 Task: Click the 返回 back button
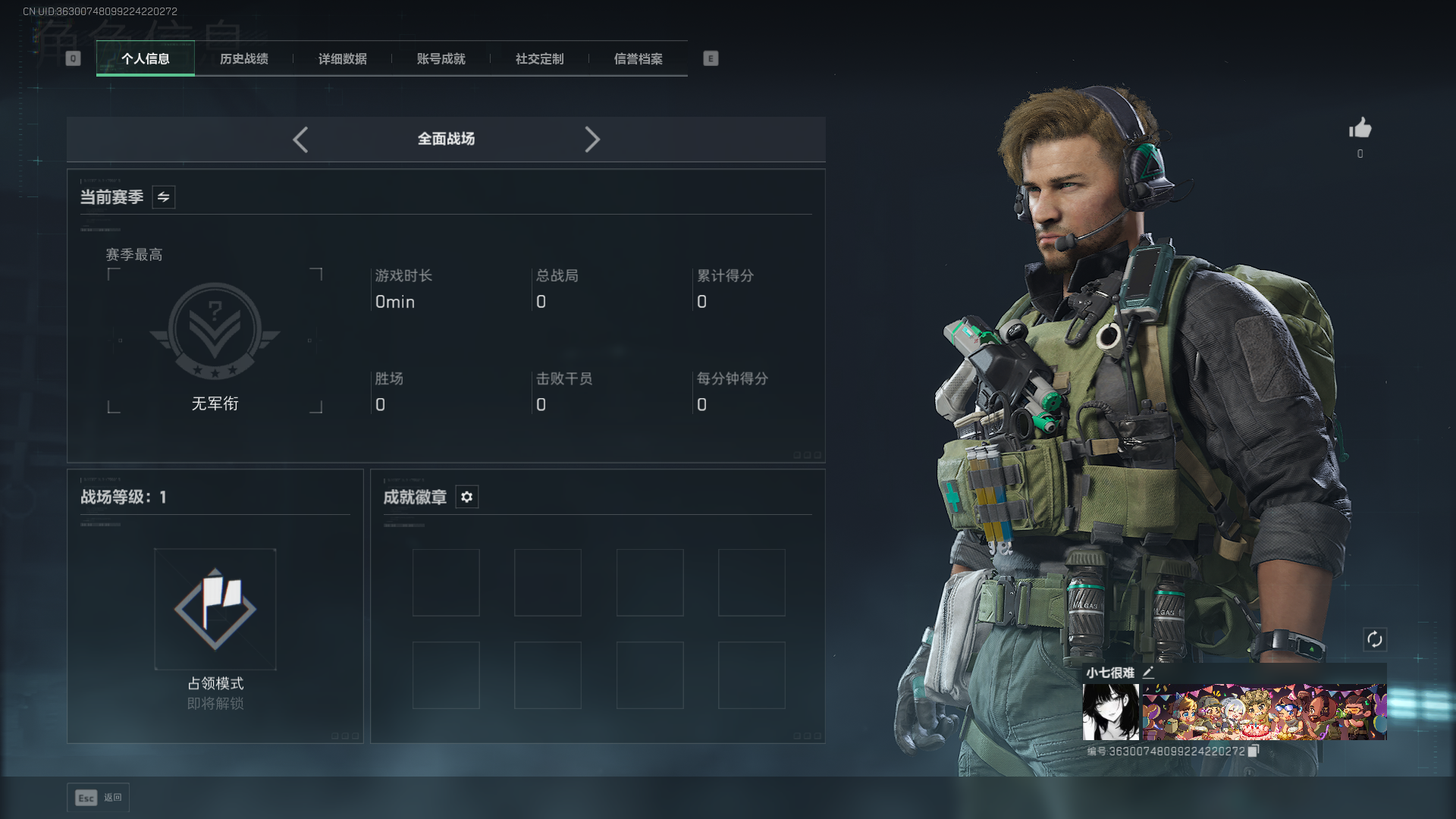coord(98,797)
